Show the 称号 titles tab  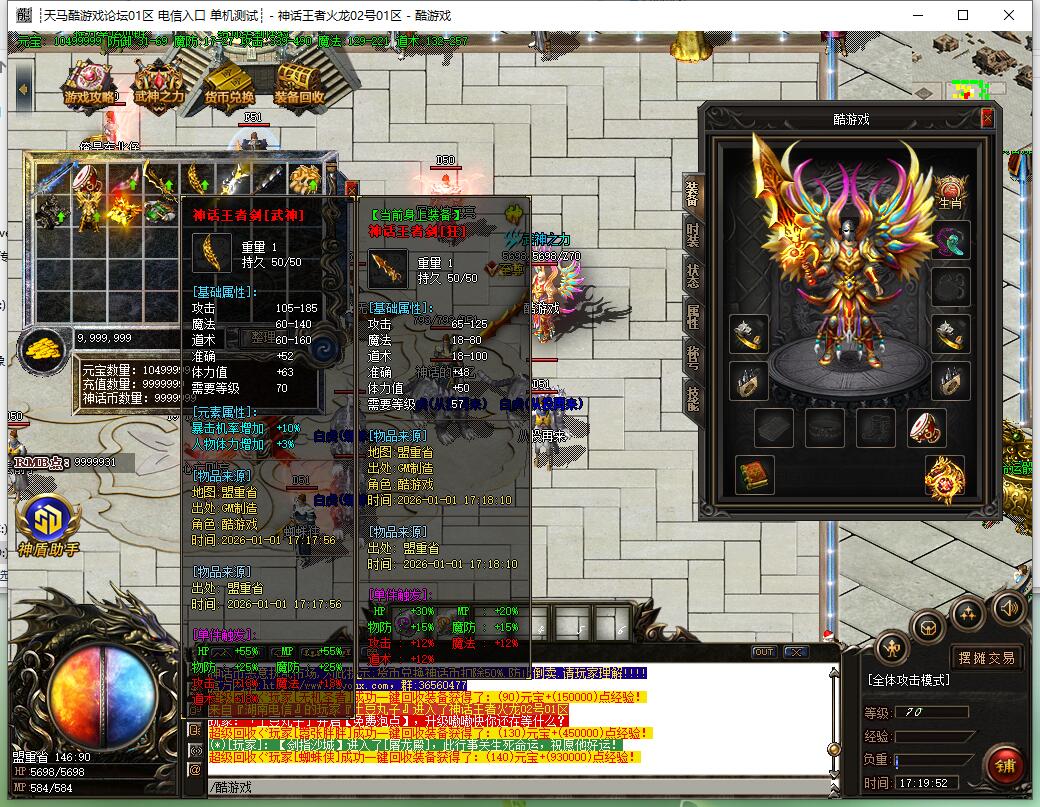point(692,358)
